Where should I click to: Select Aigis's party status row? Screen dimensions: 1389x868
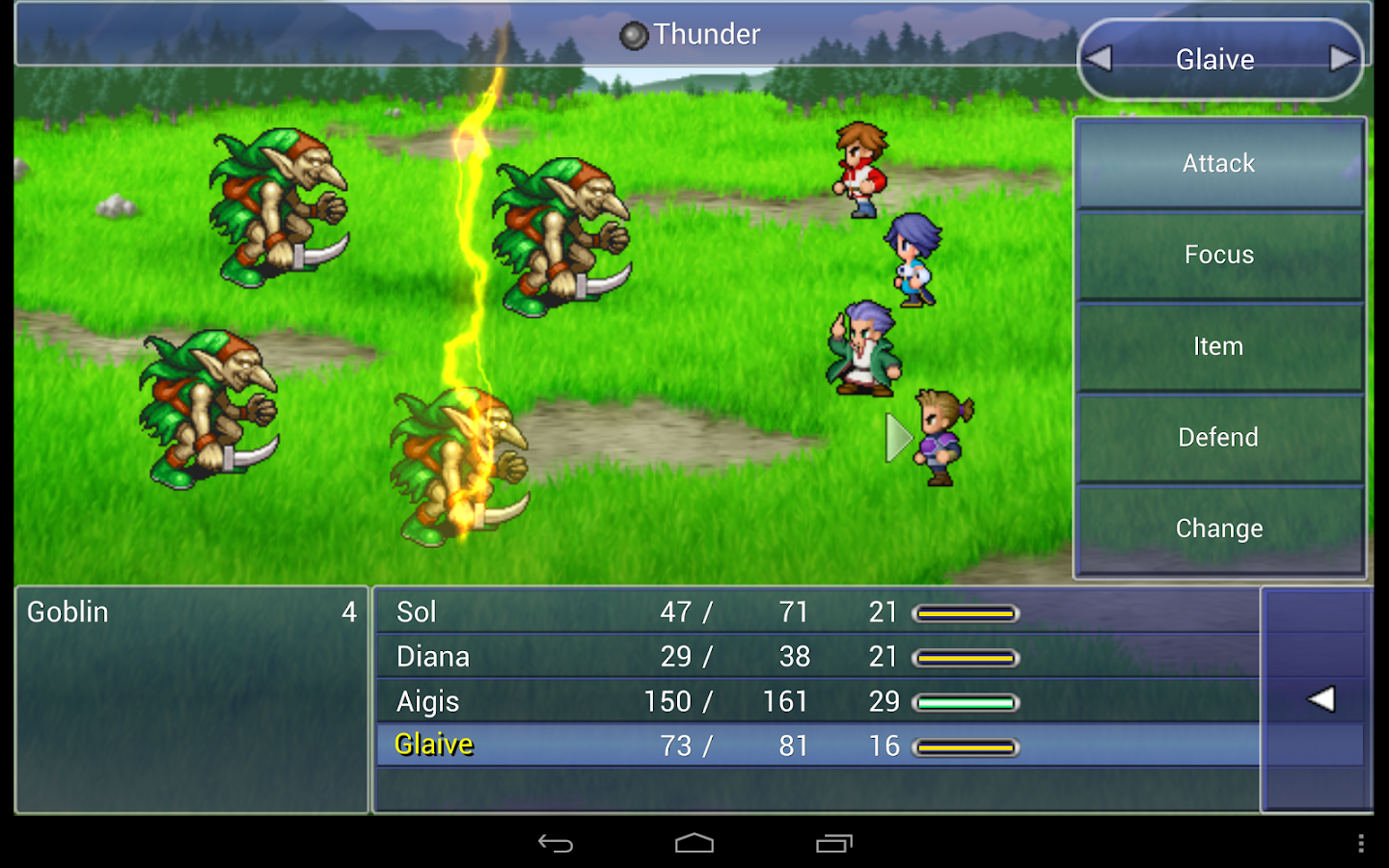(816, 701)
